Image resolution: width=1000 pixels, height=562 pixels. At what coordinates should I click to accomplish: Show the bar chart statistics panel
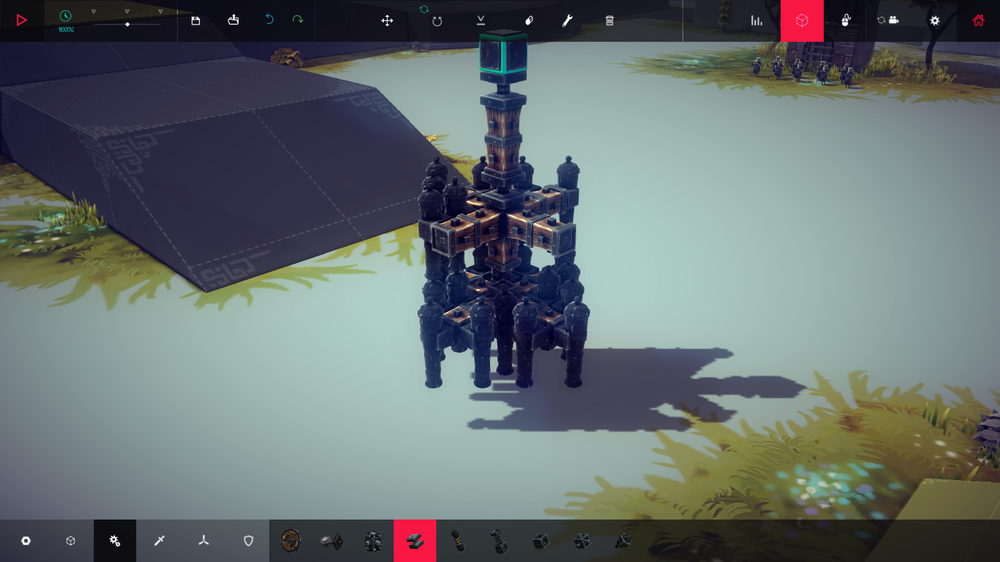pos(757,20)
